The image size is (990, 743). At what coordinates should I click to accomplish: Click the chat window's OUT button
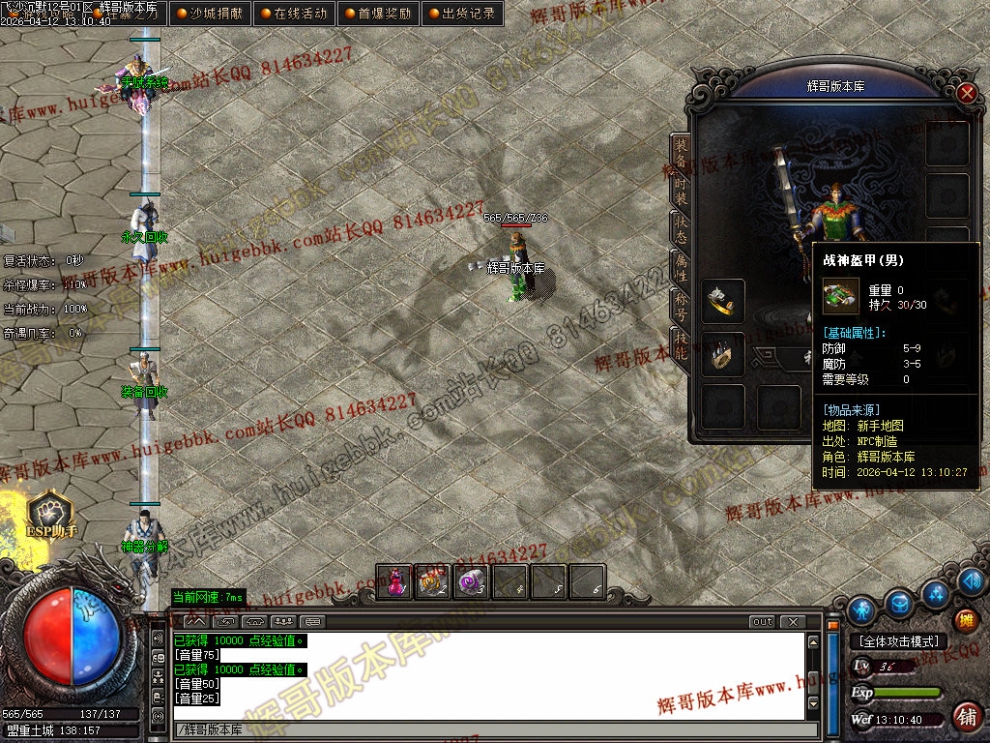[x=762, y=622]
